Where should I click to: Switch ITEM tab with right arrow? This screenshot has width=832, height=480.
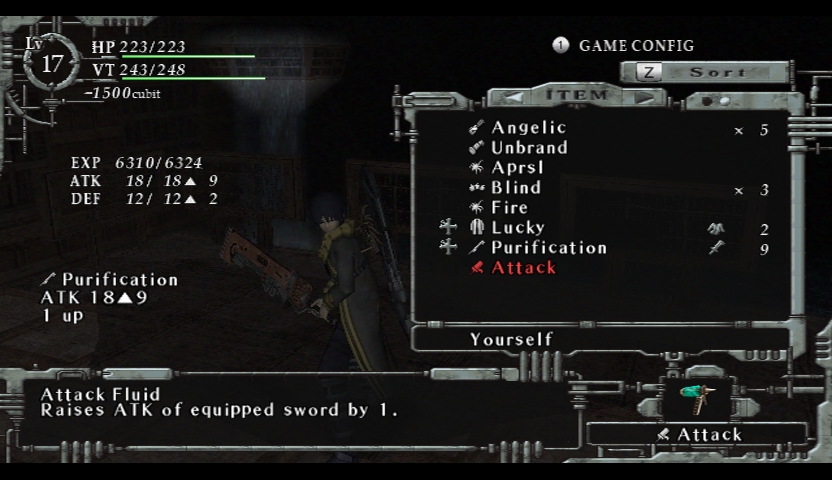[644, 96]
